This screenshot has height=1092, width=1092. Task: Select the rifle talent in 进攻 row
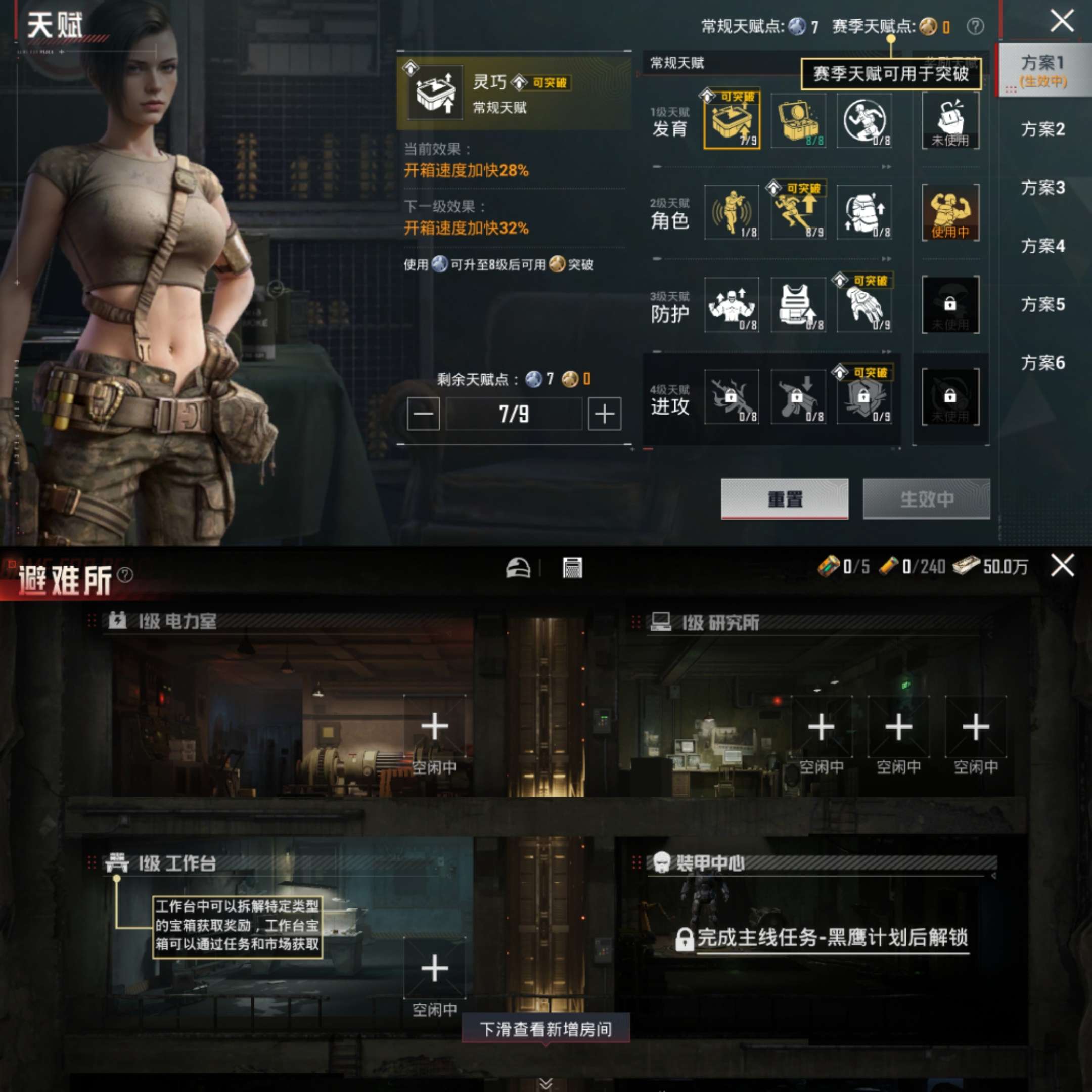[733, 398]
